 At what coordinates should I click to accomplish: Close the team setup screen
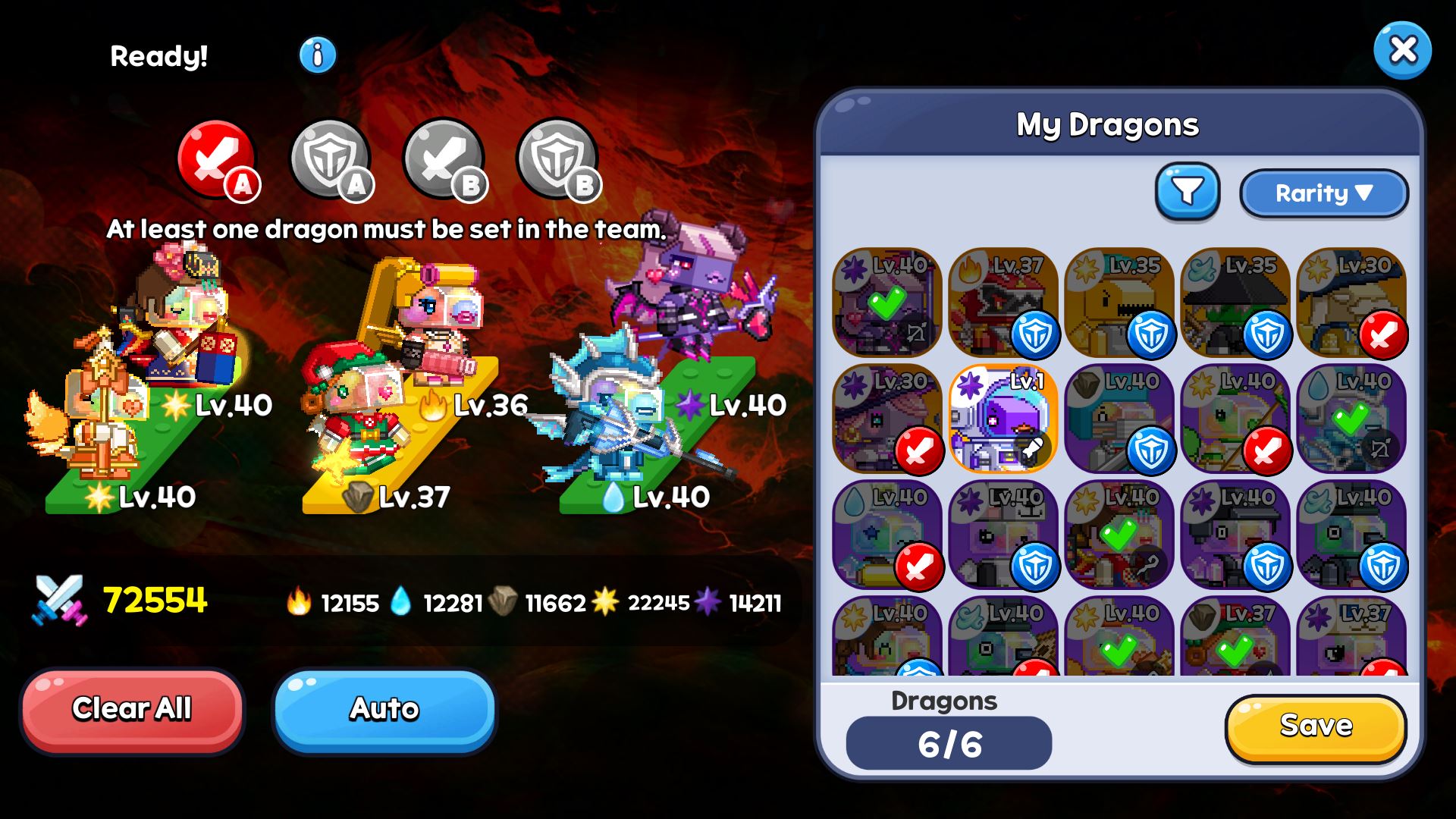click(1402, 51)
